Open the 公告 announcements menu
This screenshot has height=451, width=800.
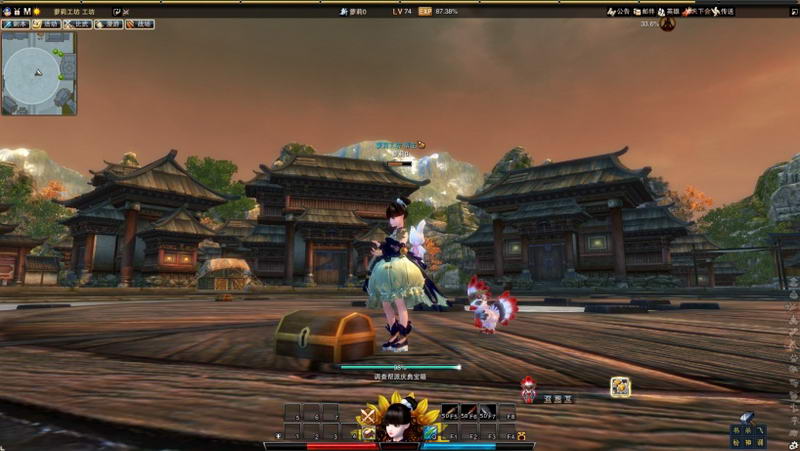619,12
